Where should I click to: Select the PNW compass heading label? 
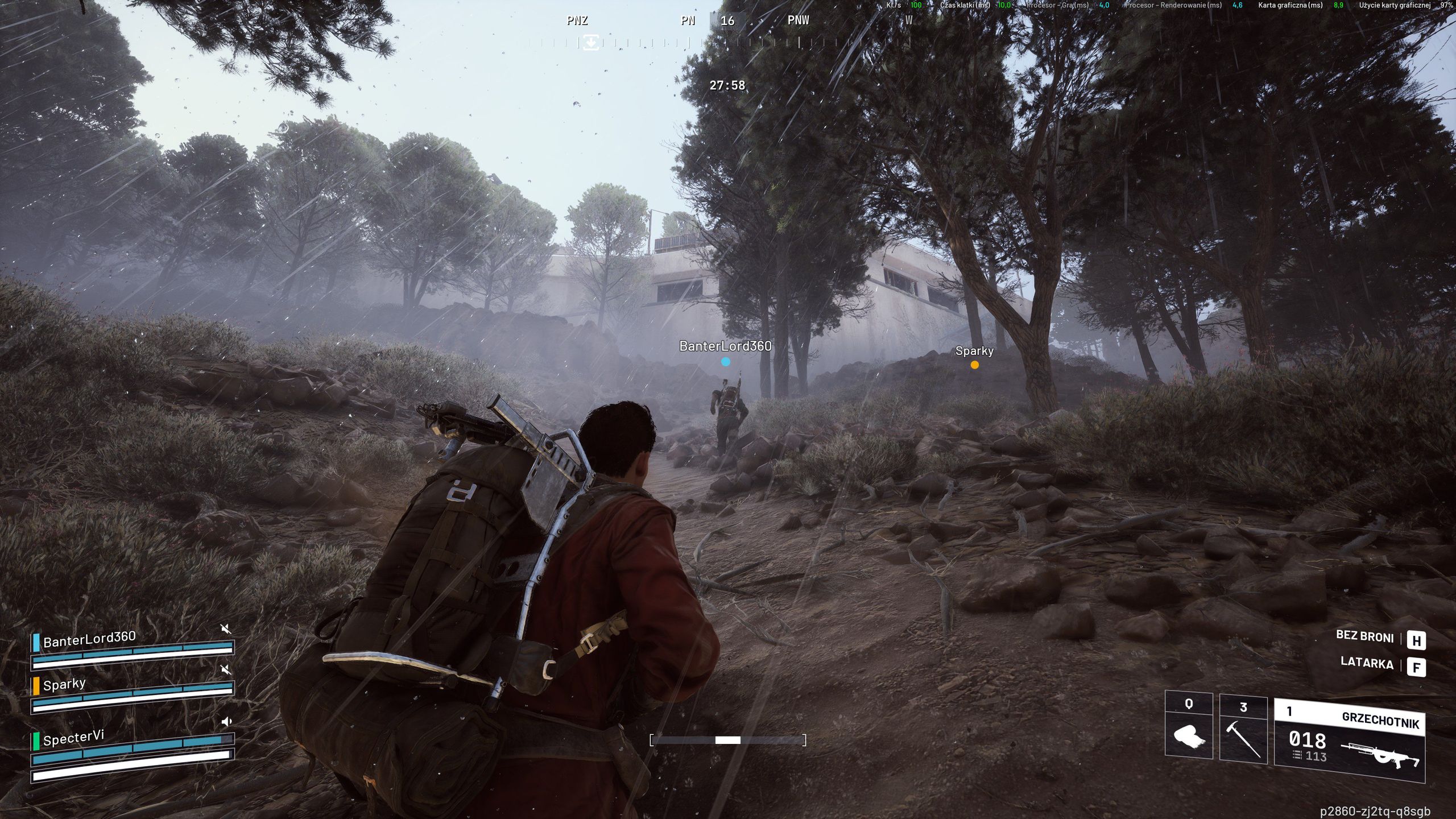[799, 21]
